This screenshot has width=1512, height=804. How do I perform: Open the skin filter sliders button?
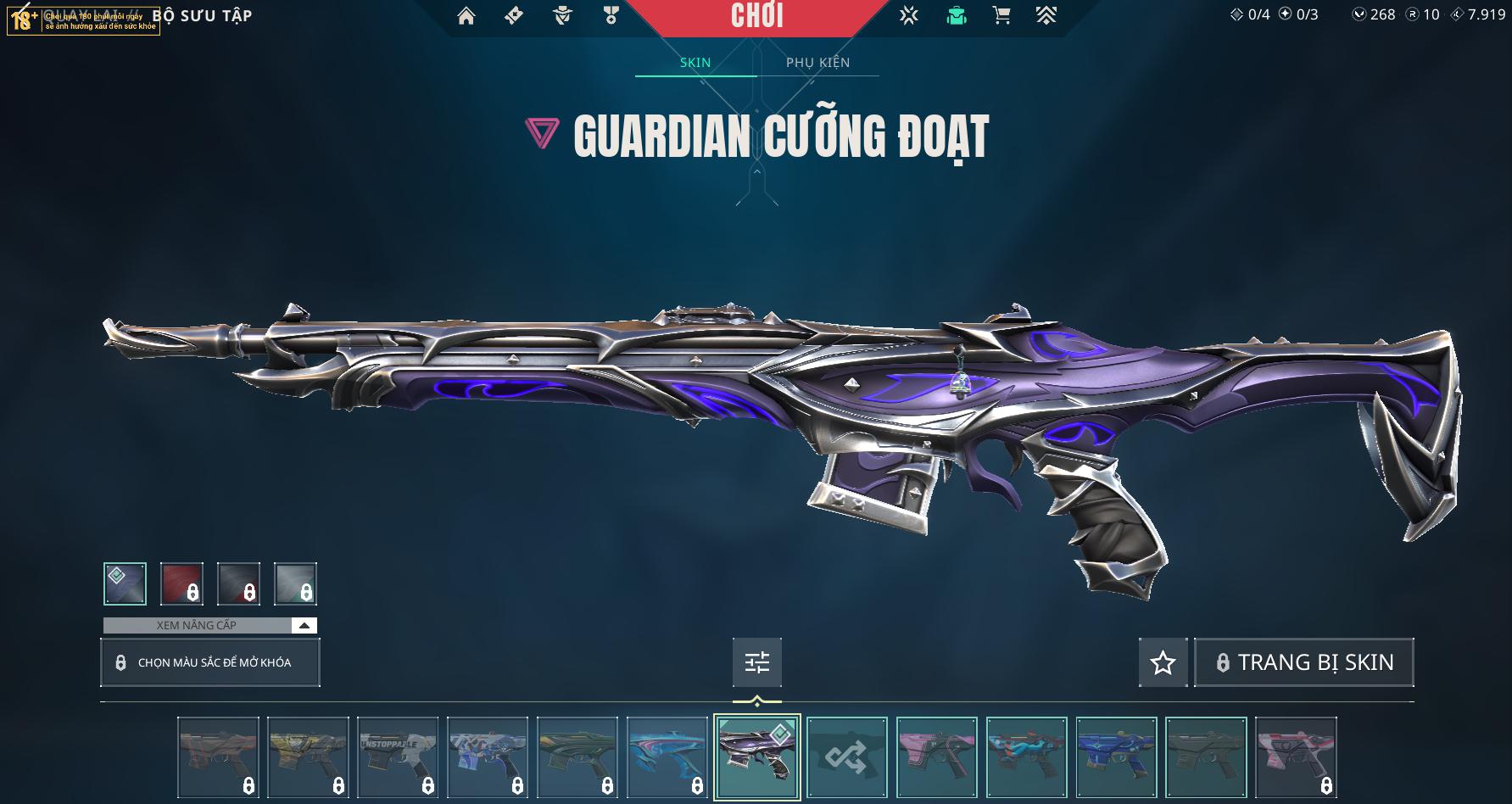[756, 662]
